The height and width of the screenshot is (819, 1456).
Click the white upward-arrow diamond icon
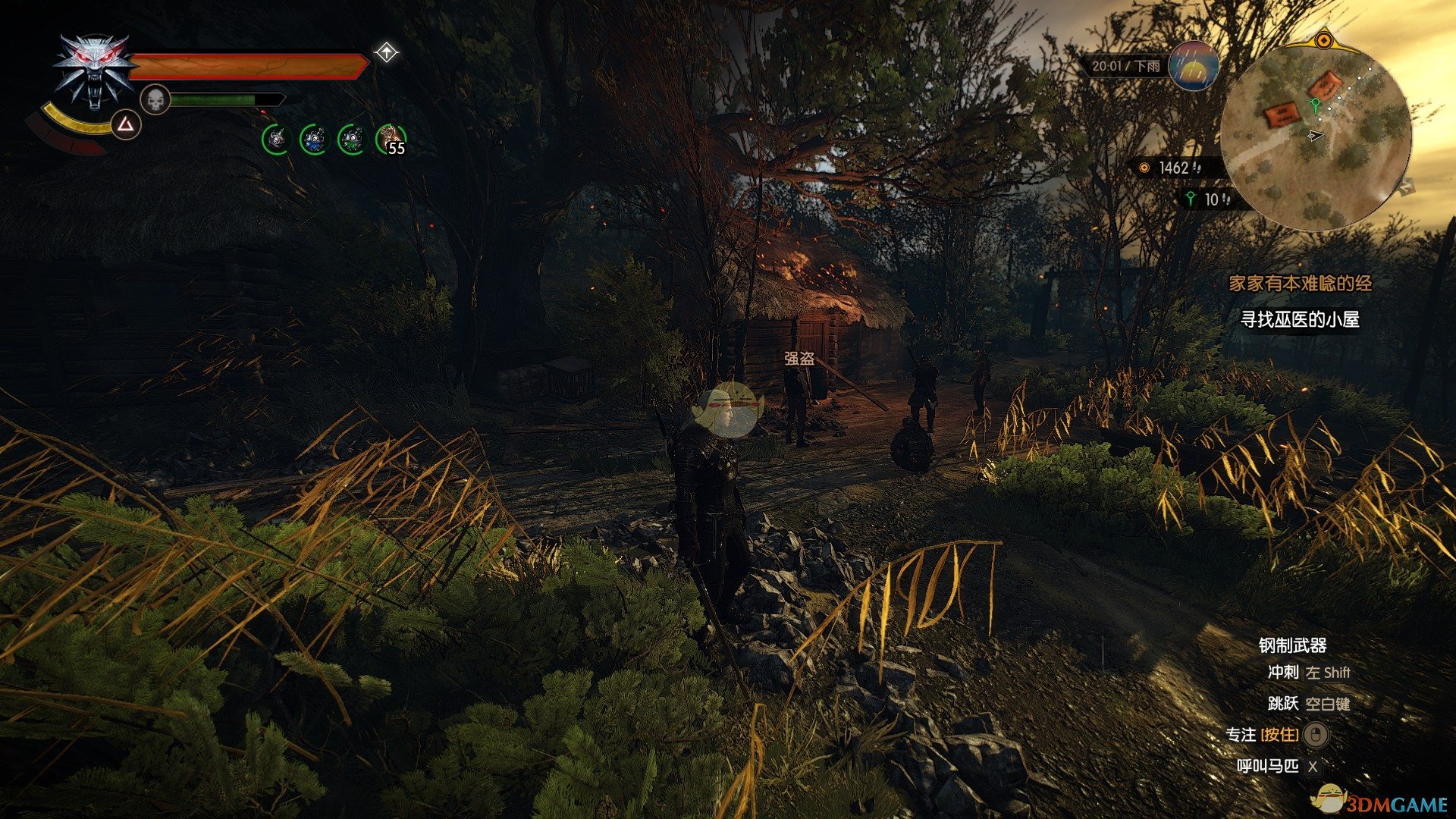point(387,53)
